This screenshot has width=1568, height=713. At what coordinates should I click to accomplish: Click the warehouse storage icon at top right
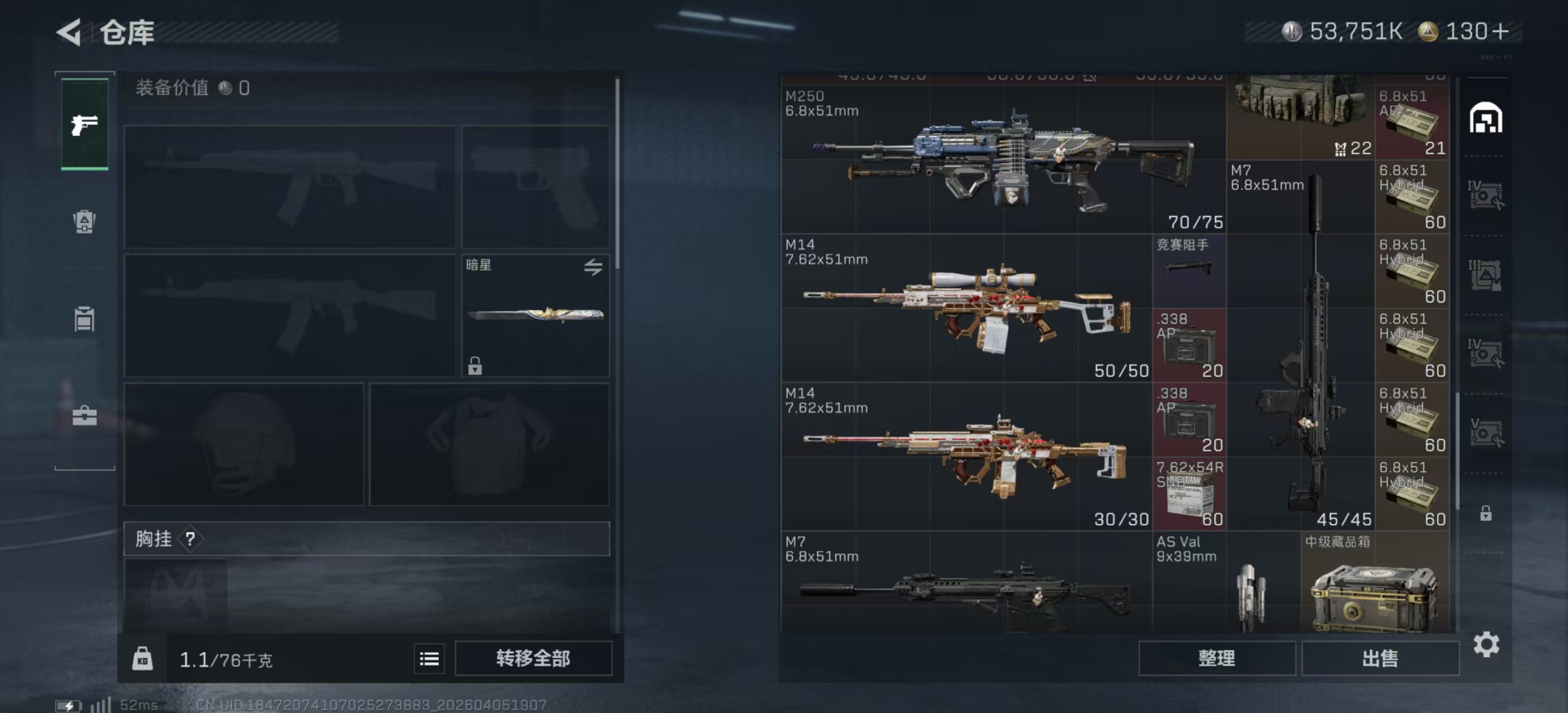coord(1488,119)
